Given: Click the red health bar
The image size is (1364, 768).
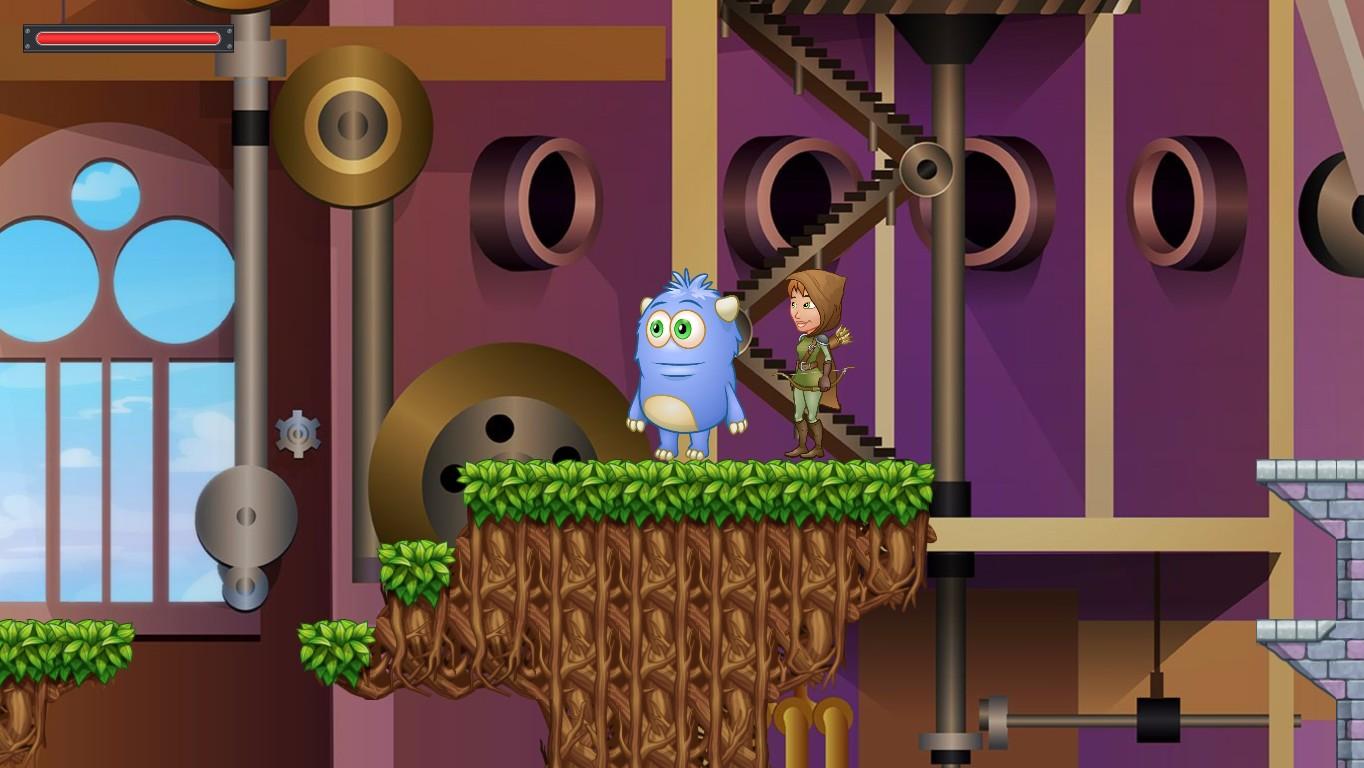Looking at the screenshot, I should pyautogui.click(x=127, y=38).
